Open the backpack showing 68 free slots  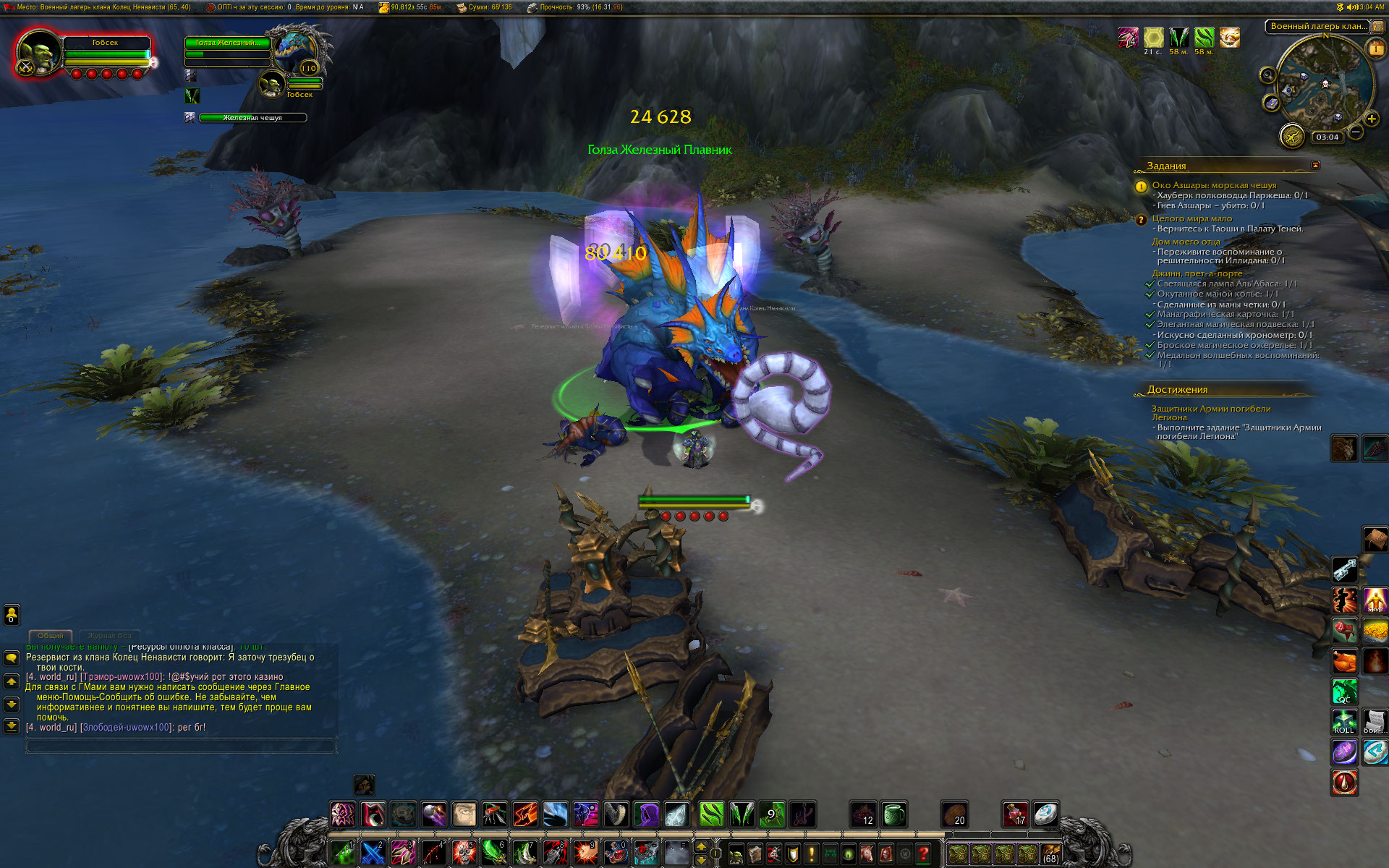[x=1050, y=854]
